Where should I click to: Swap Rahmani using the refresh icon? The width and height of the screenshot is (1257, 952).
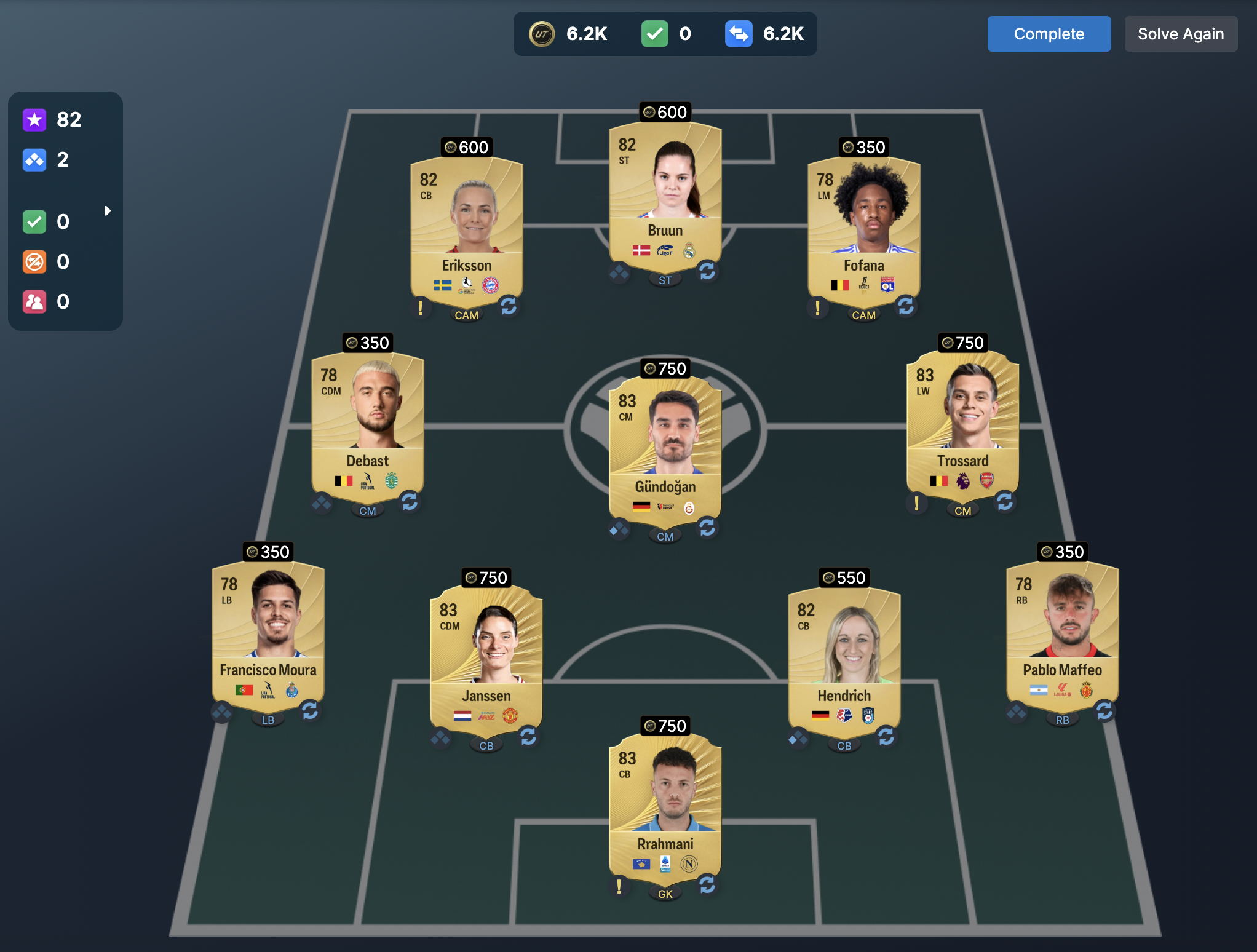coord(707,885)
